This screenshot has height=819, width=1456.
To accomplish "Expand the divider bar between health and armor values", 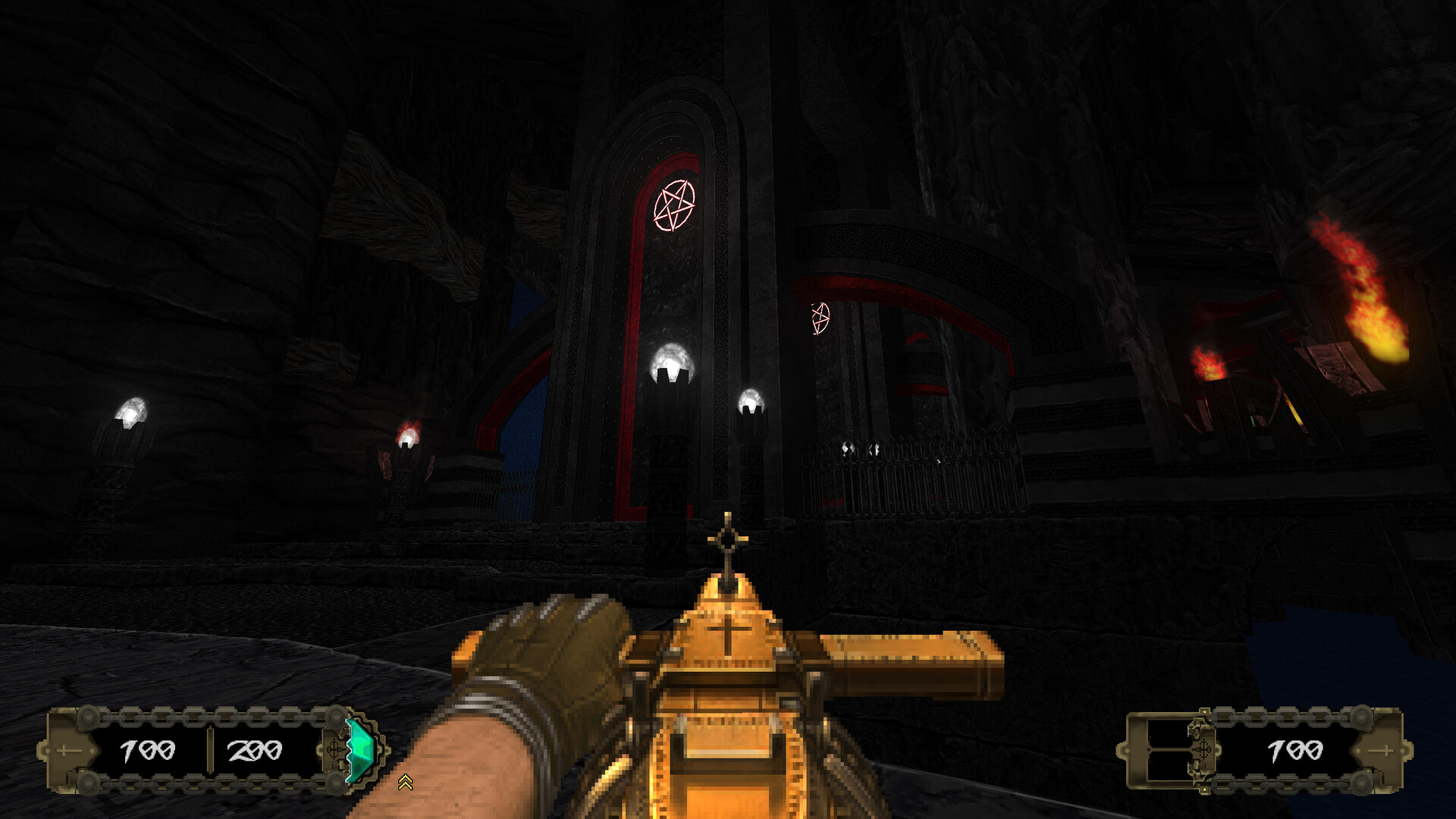I will (x=210, y=751).
